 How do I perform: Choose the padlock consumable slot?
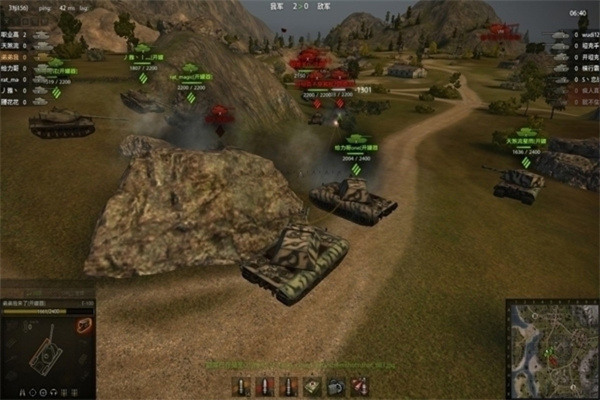(336, 385)
